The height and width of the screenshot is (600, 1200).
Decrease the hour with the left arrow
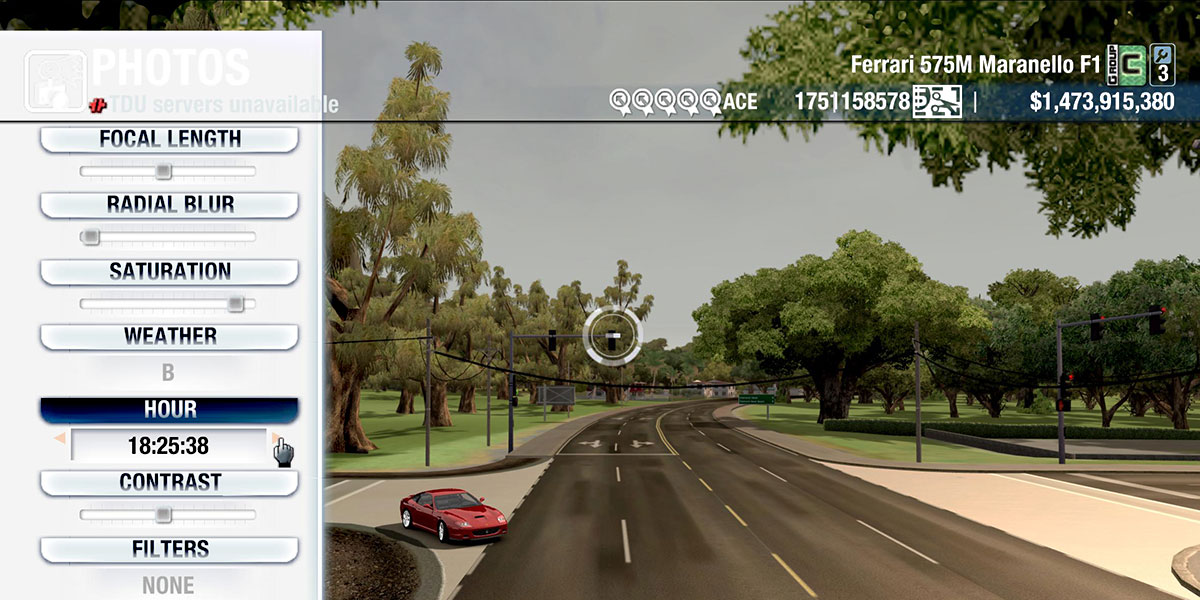click(60, 439)
